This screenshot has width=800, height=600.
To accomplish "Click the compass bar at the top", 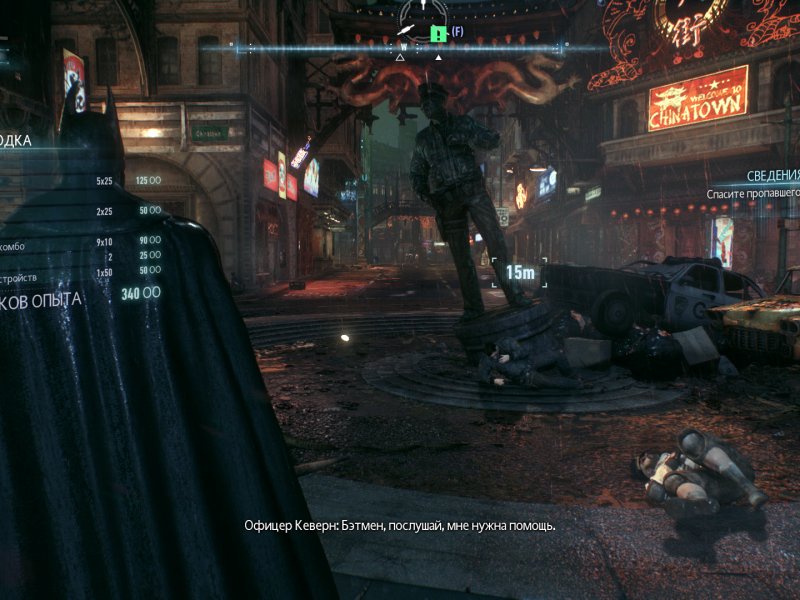I will (300, 47).
